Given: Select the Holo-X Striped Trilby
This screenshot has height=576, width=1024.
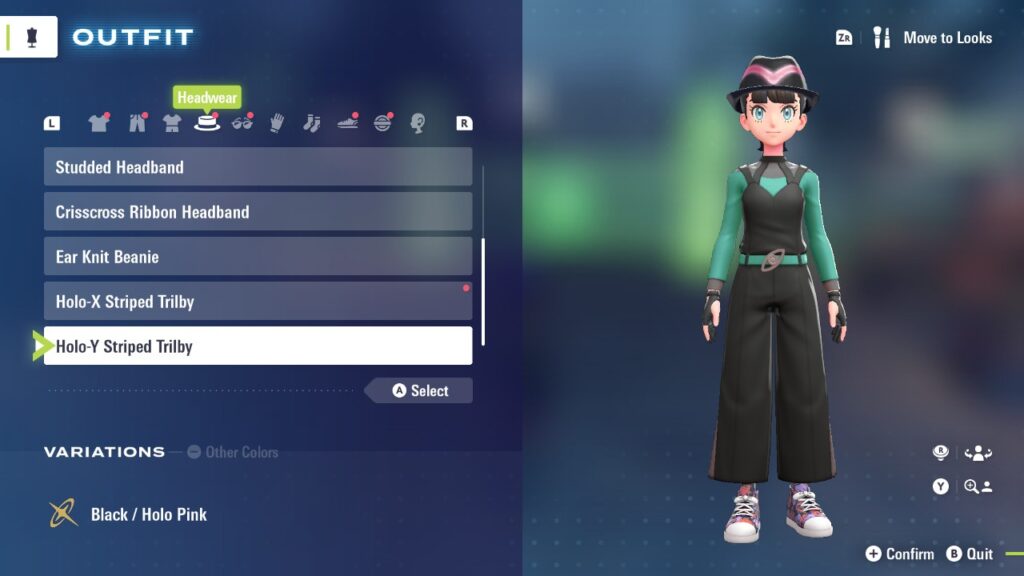Looking at the screenshot, I should 257,301.
